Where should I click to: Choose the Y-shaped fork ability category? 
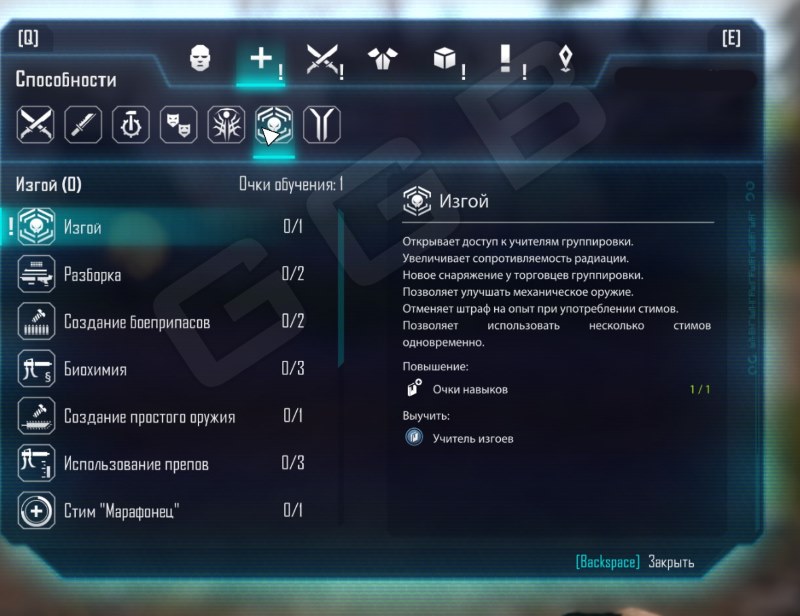click(x=321, y=125)
